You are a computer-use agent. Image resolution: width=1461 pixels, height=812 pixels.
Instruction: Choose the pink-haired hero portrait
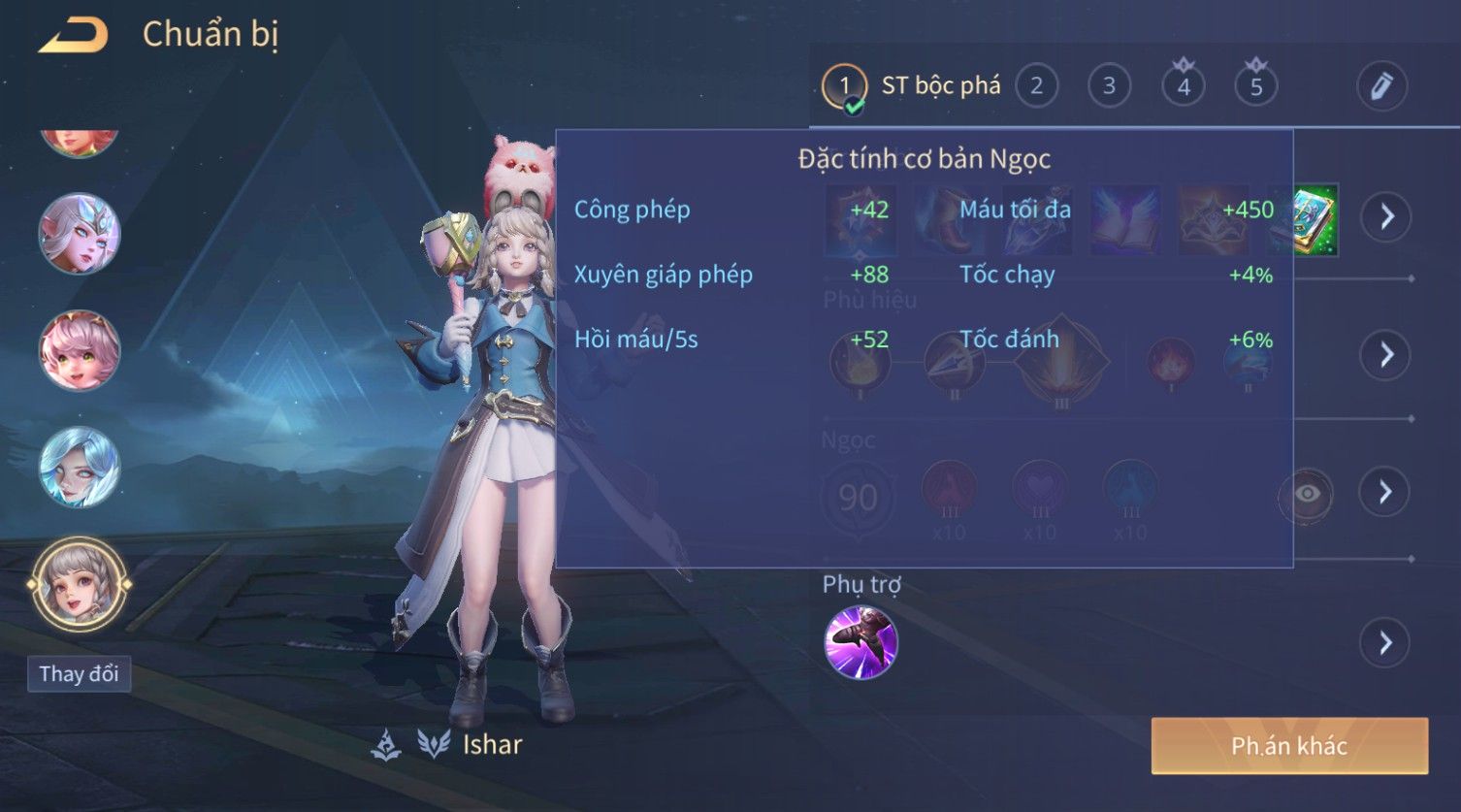(79, 350)
